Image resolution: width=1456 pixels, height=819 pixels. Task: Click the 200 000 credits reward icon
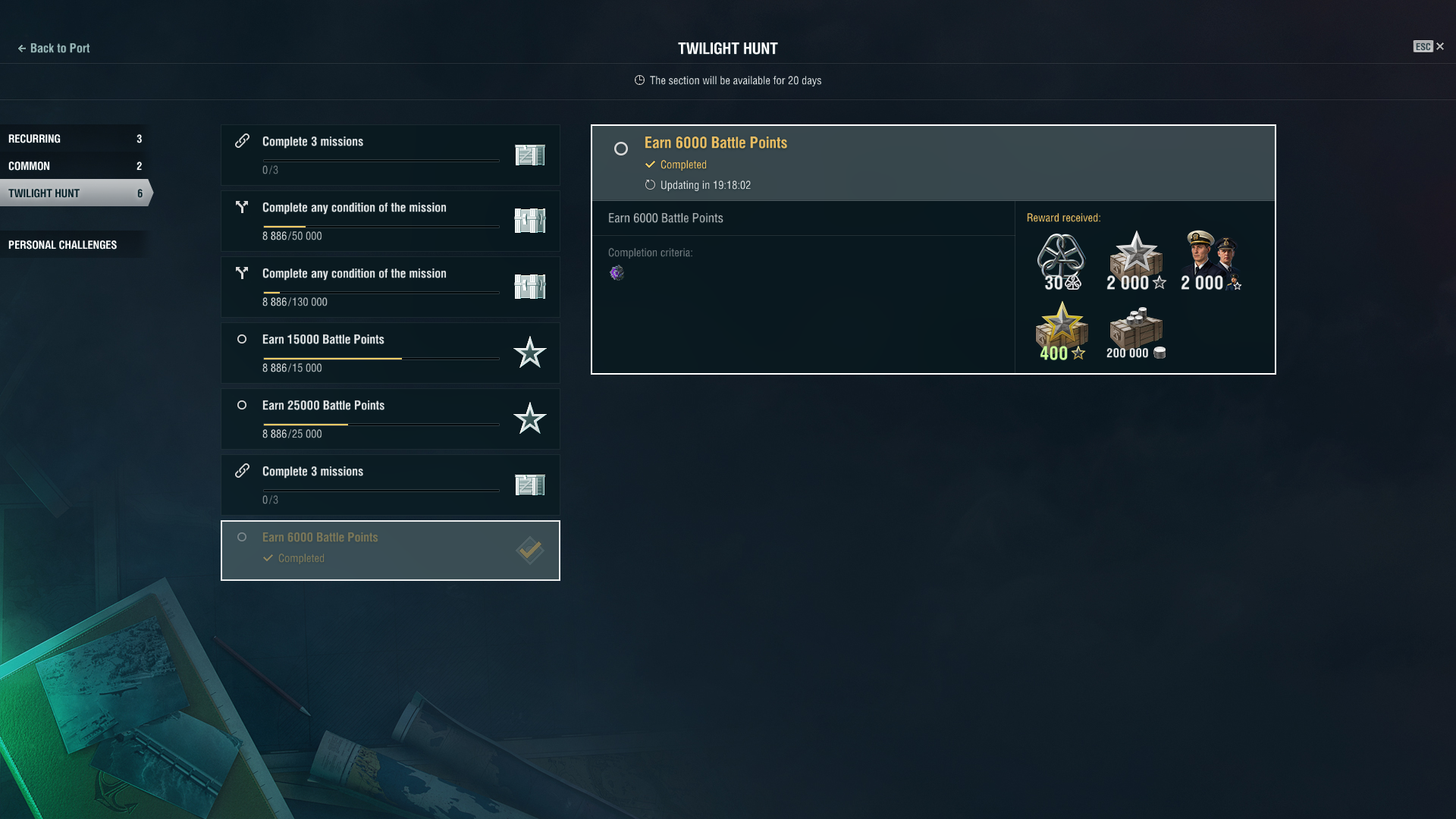(1135, 332)
